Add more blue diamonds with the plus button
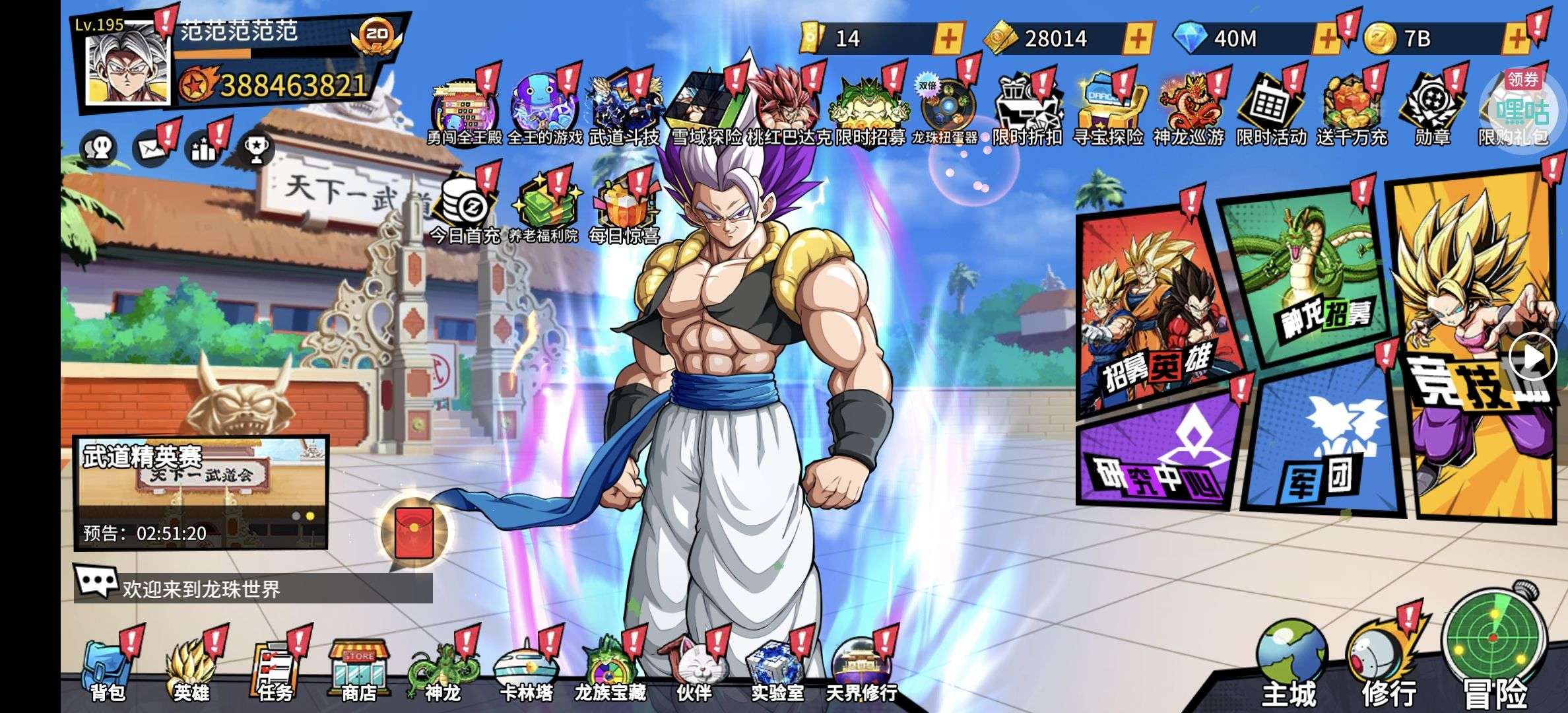The width and height of the screenshot is (1568, 713). click(1325, 39)
